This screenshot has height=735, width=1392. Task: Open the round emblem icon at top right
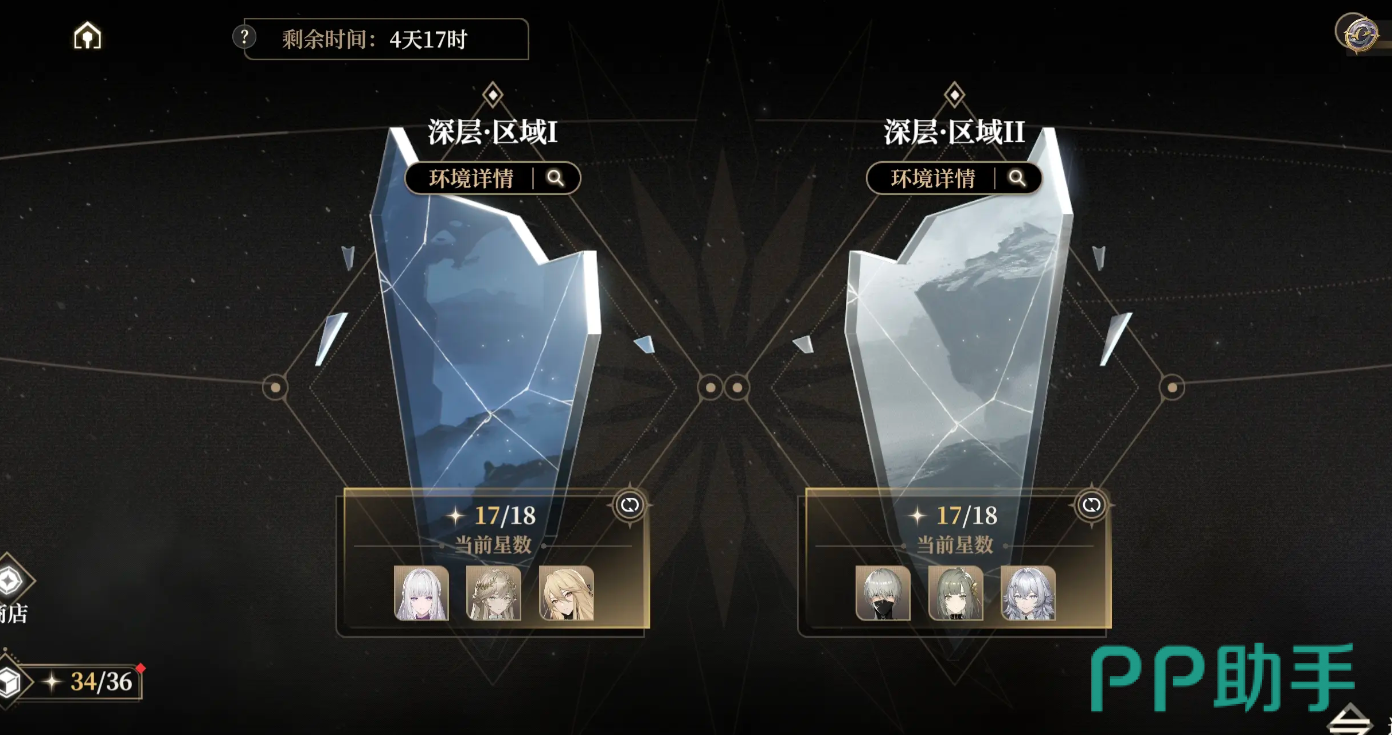pyautogui.click(x=1357, y=32)
